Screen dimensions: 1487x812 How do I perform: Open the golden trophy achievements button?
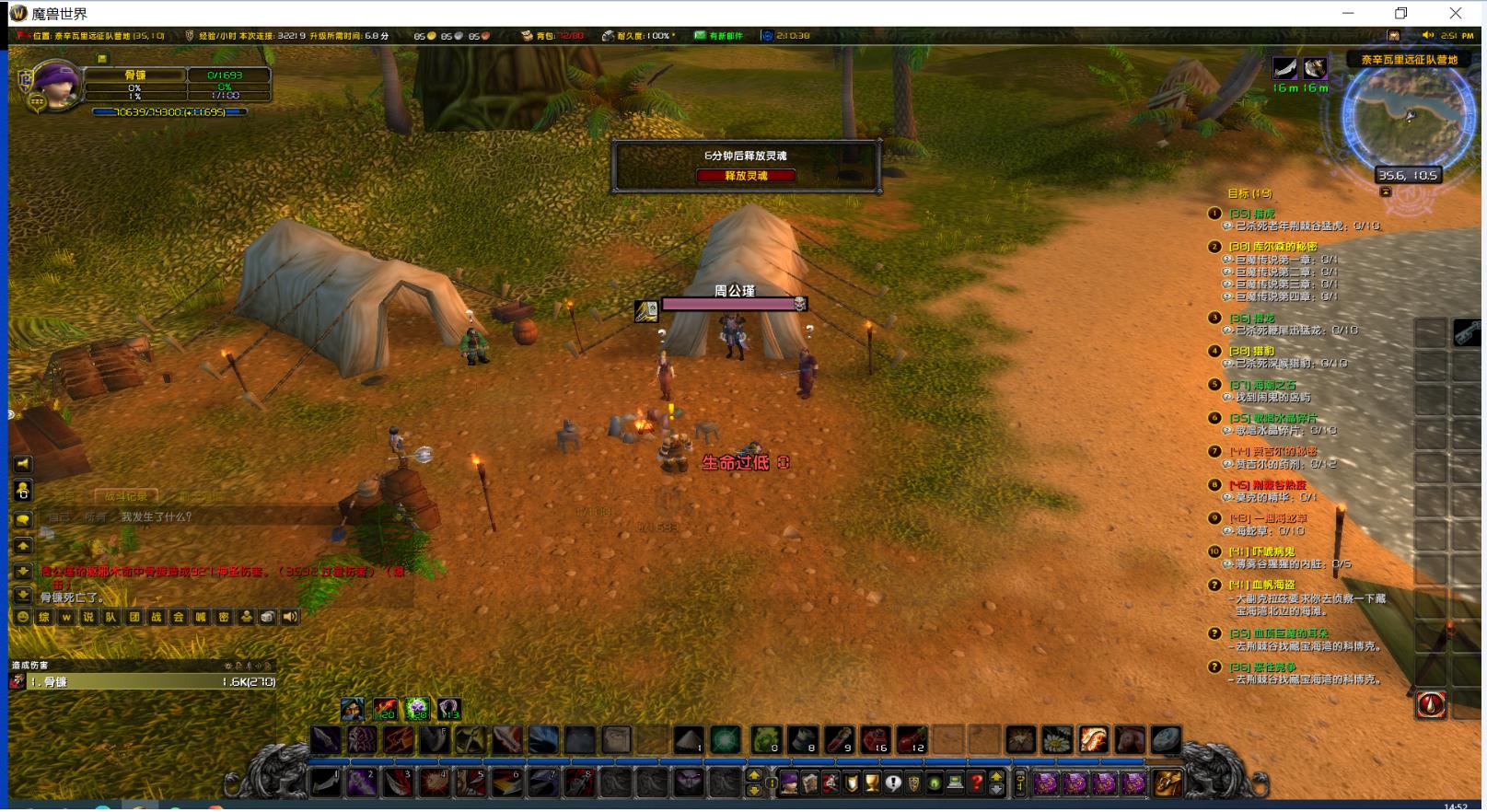click(x=872, y=783)
